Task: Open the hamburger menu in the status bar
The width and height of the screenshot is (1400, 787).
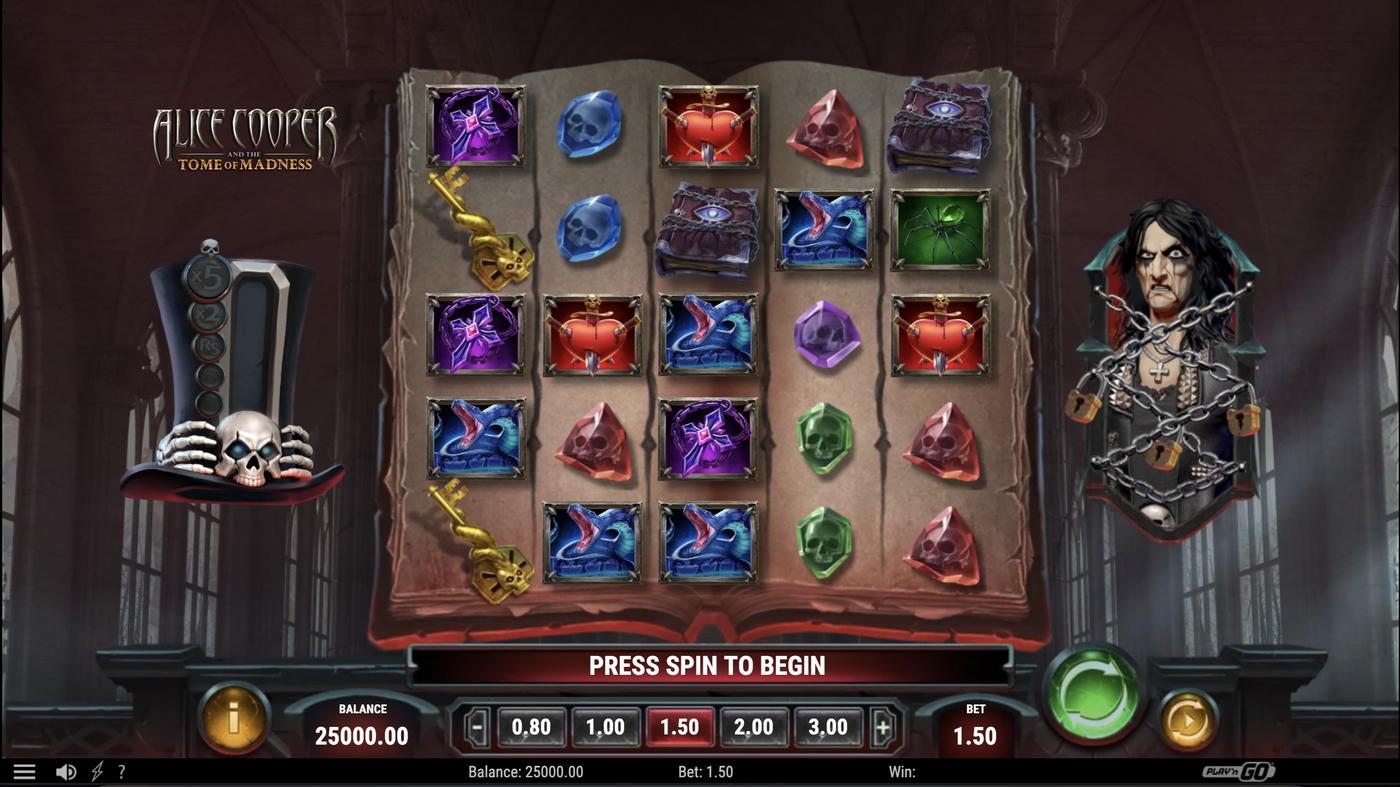Action: [24, 770]
